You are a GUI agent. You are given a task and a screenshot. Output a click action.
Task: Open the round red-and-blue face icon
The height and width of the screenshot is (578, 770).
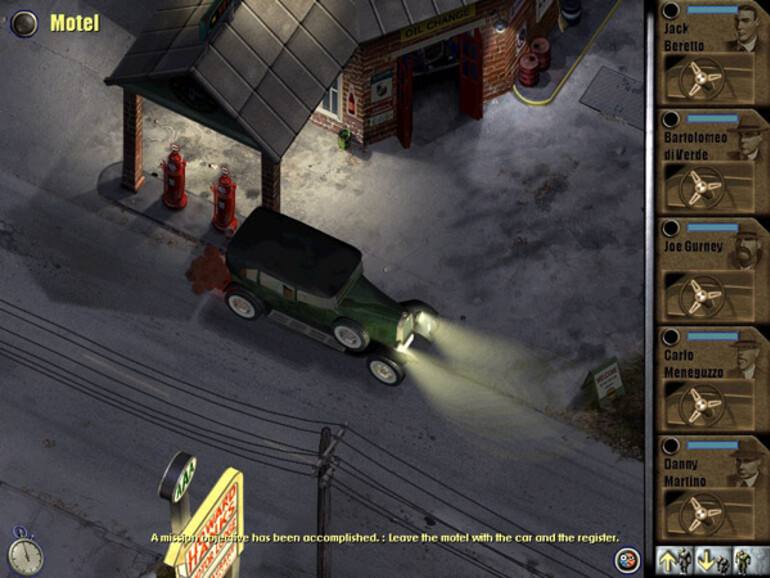point(627,559)
